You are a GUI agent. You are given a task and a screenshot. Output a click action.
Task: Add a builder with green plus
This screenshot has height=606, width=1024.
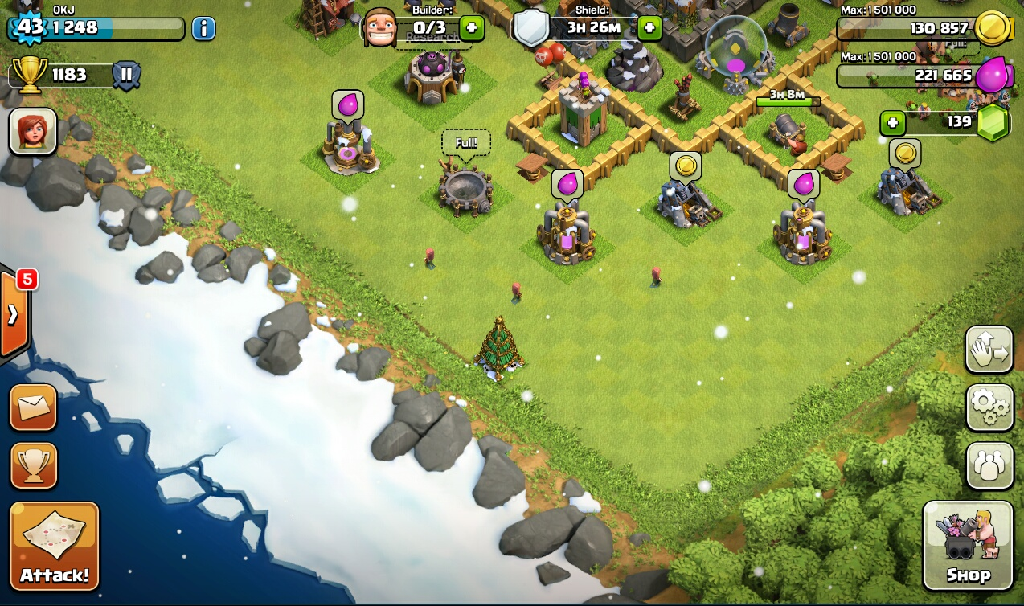click(472, 27)
